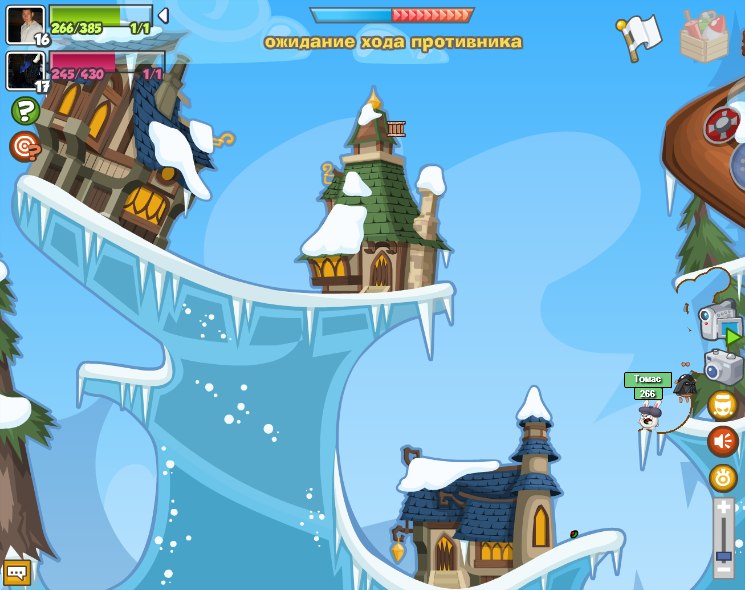
Task: Click the white surrender flag
Action: point(640,37)
